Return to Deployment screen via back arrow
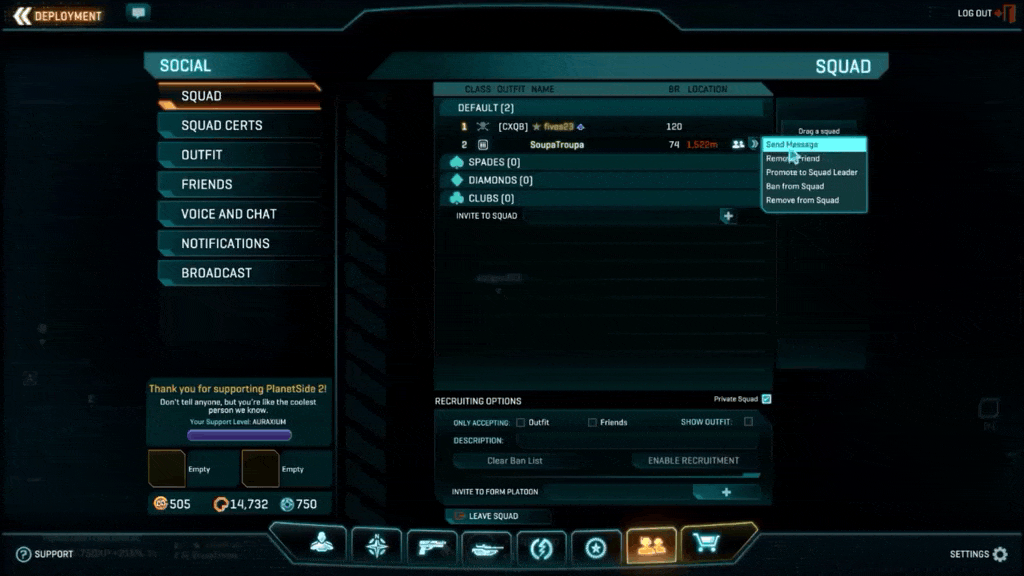Screen dimensions: 1024x576 click(22, 15)
